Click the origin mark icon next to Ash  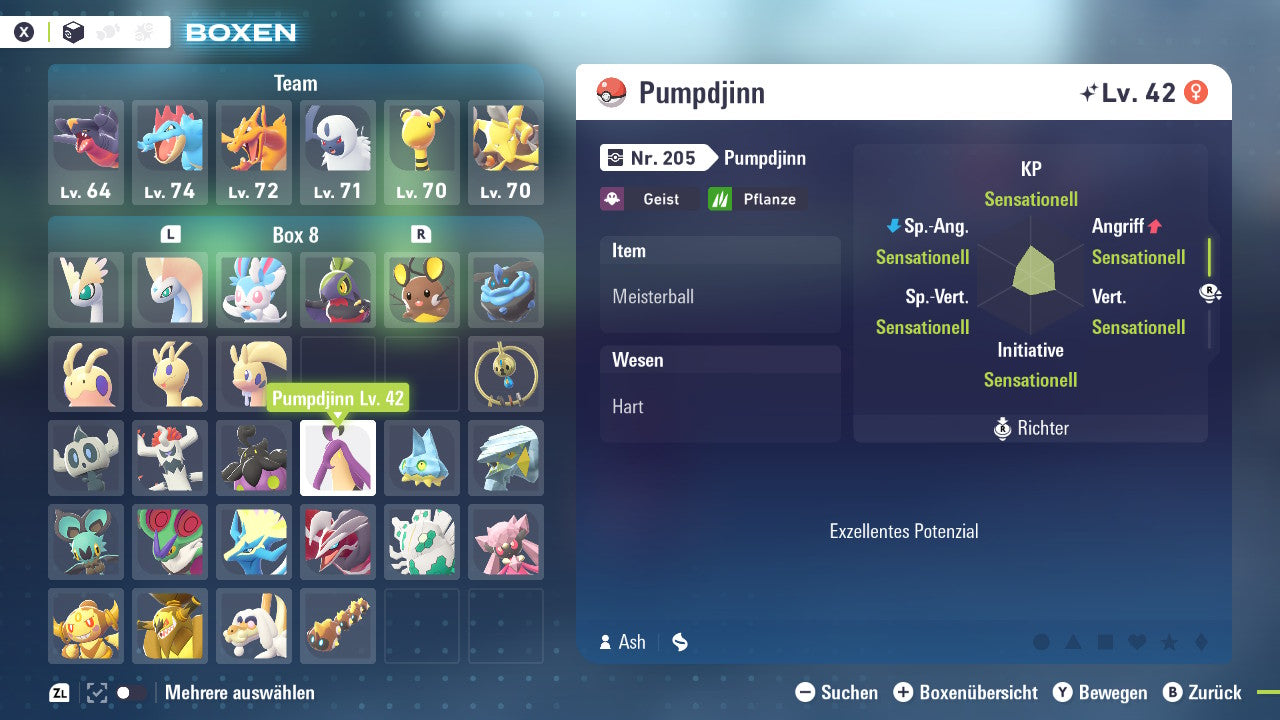click(x=679, y=643)
